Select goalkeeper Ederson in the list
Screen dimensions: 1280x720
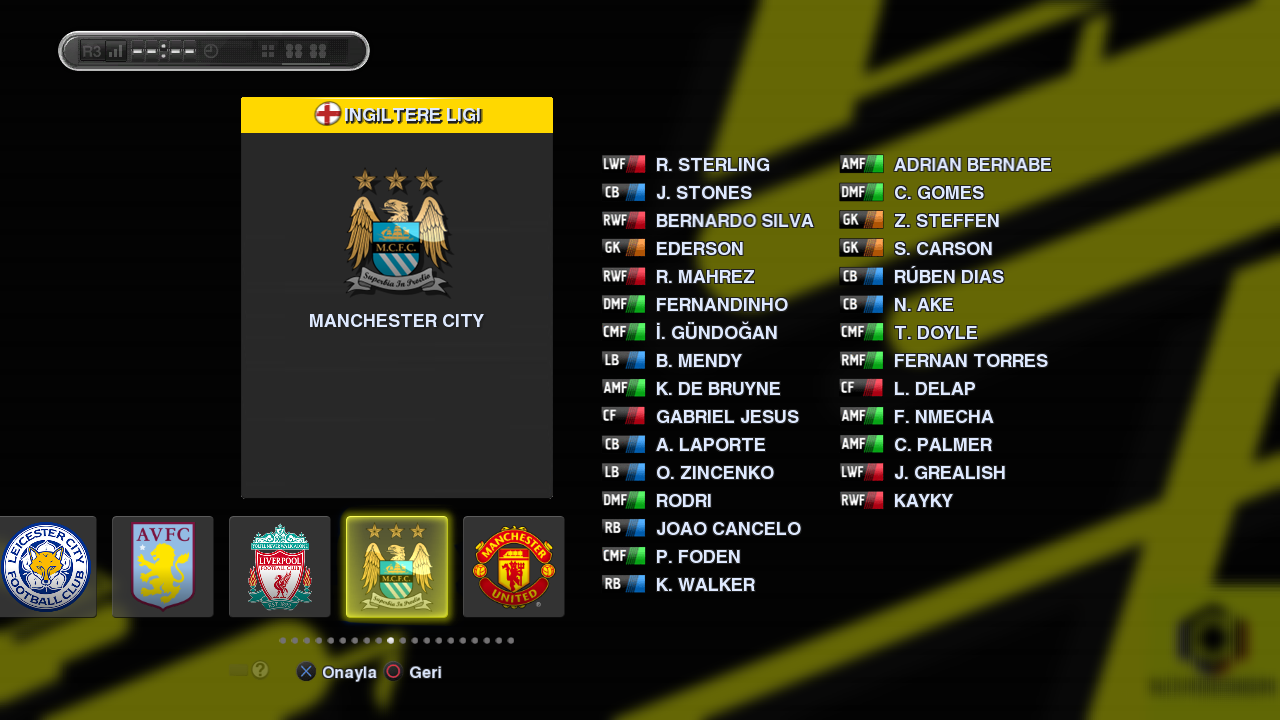tap(699, 249)
